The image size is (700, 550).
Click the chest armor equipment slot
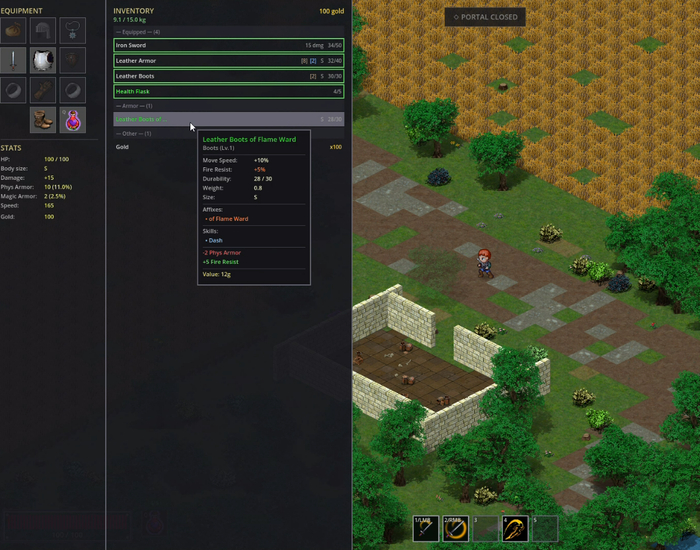[42, 61]
